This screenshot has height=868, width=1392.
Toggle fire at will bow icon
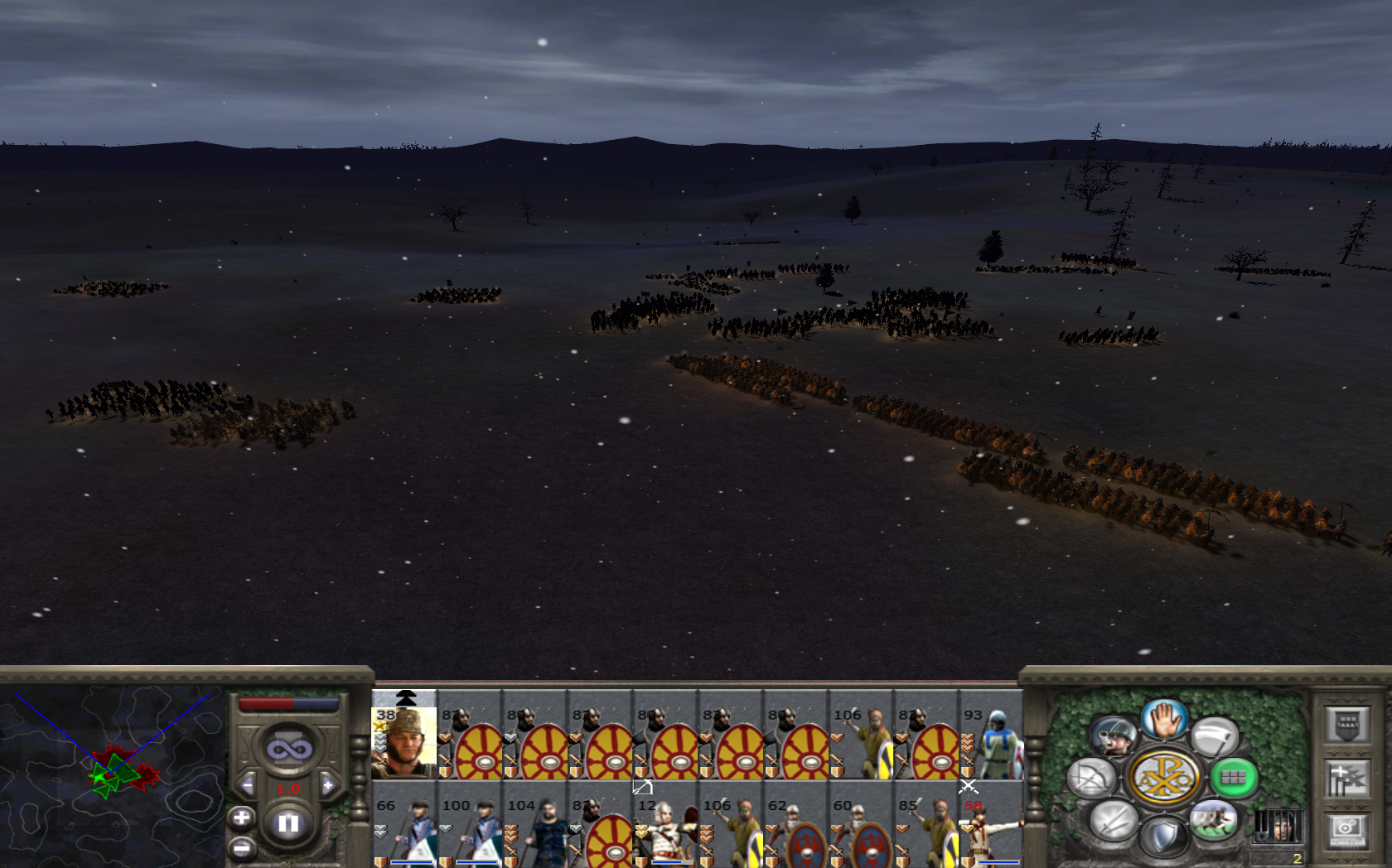pyautogui.click(x=1091, y=779)
